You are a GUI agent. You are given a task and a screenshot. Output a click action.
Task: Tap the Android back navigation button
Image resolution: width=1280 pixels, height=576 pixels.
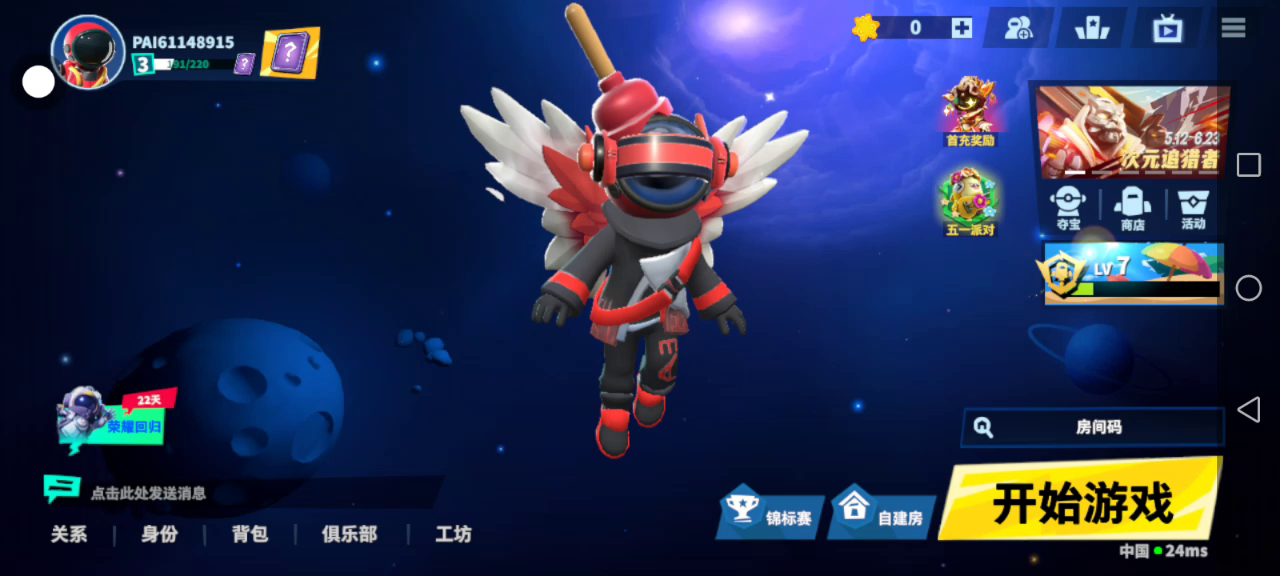coord(1248,409)
